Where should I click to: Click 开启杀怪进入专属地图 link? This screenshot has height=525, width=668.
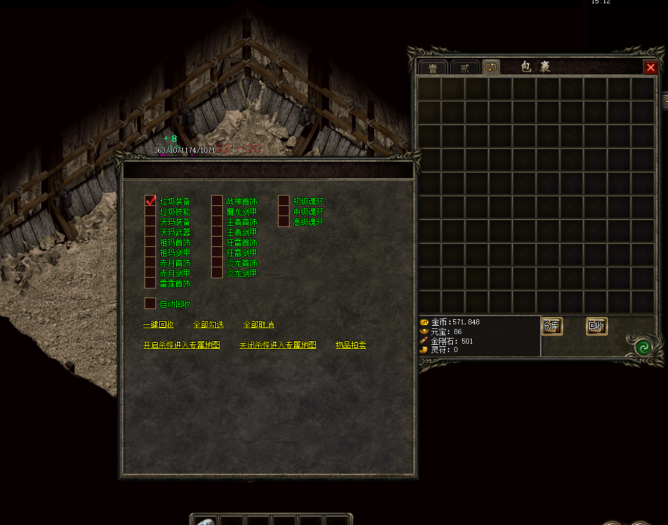pyautogui.click(x=181, y=345)
